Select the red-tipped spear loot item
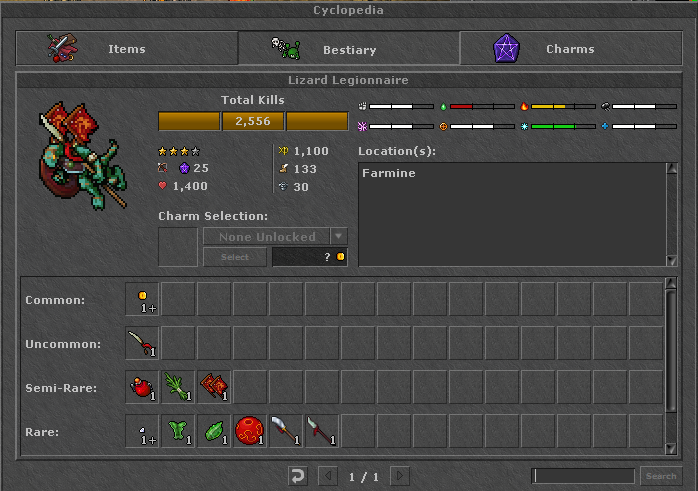The width and height of the screenshot is (698, 491). tap(322, 431)
